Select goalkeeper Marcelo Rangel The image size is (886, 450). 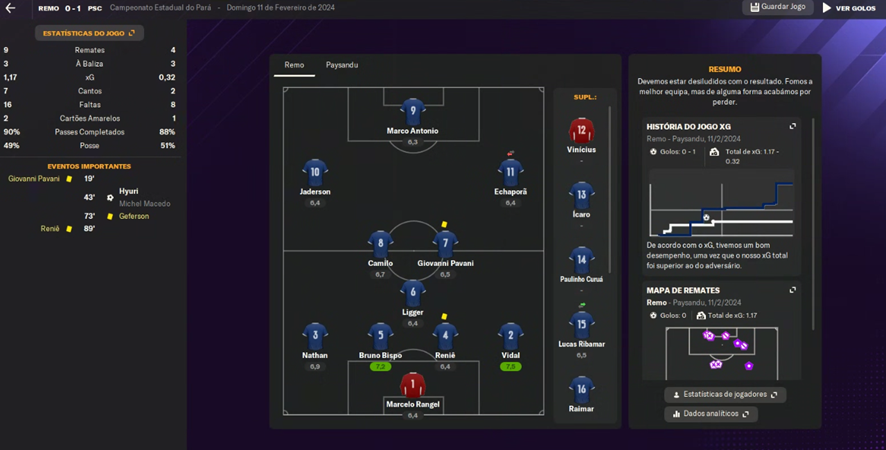[x=413, y=385]
